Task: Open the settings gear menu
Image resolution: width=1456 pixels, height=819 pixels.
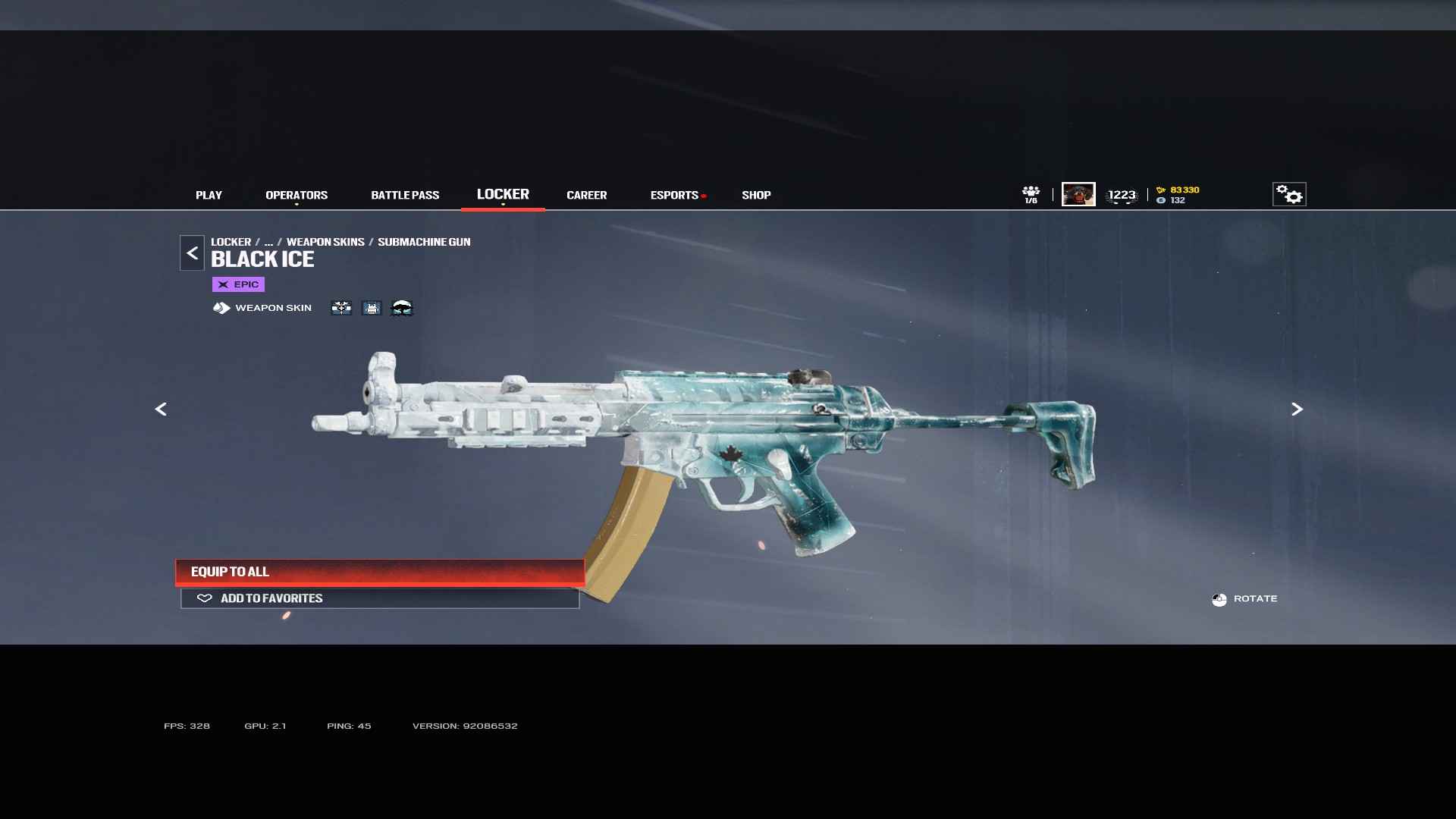Action: [x=1288, y=194]
